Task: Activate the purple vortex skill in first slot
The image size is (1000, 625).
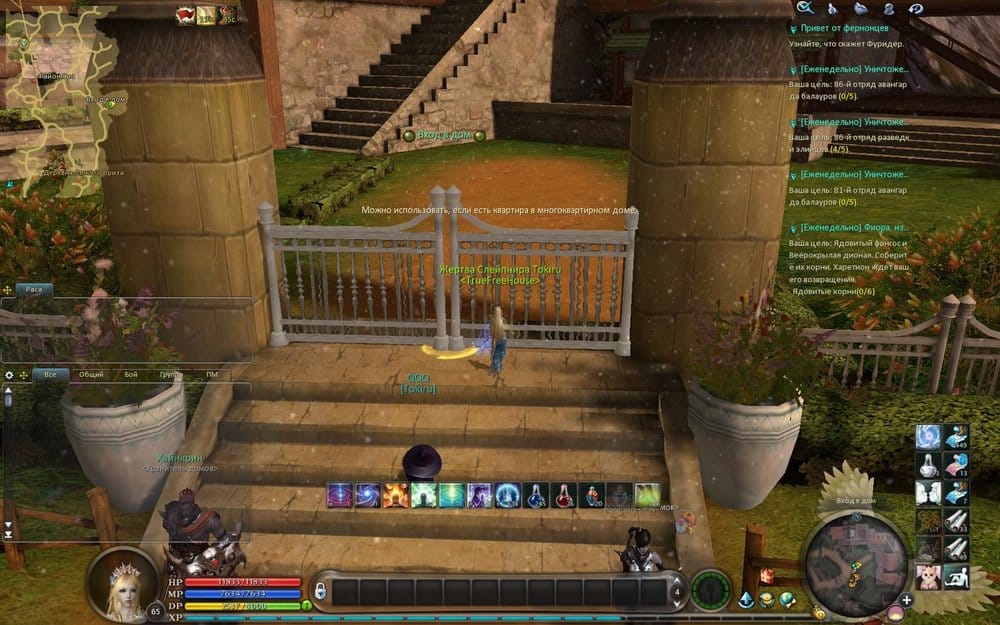Action: (340, 495)
